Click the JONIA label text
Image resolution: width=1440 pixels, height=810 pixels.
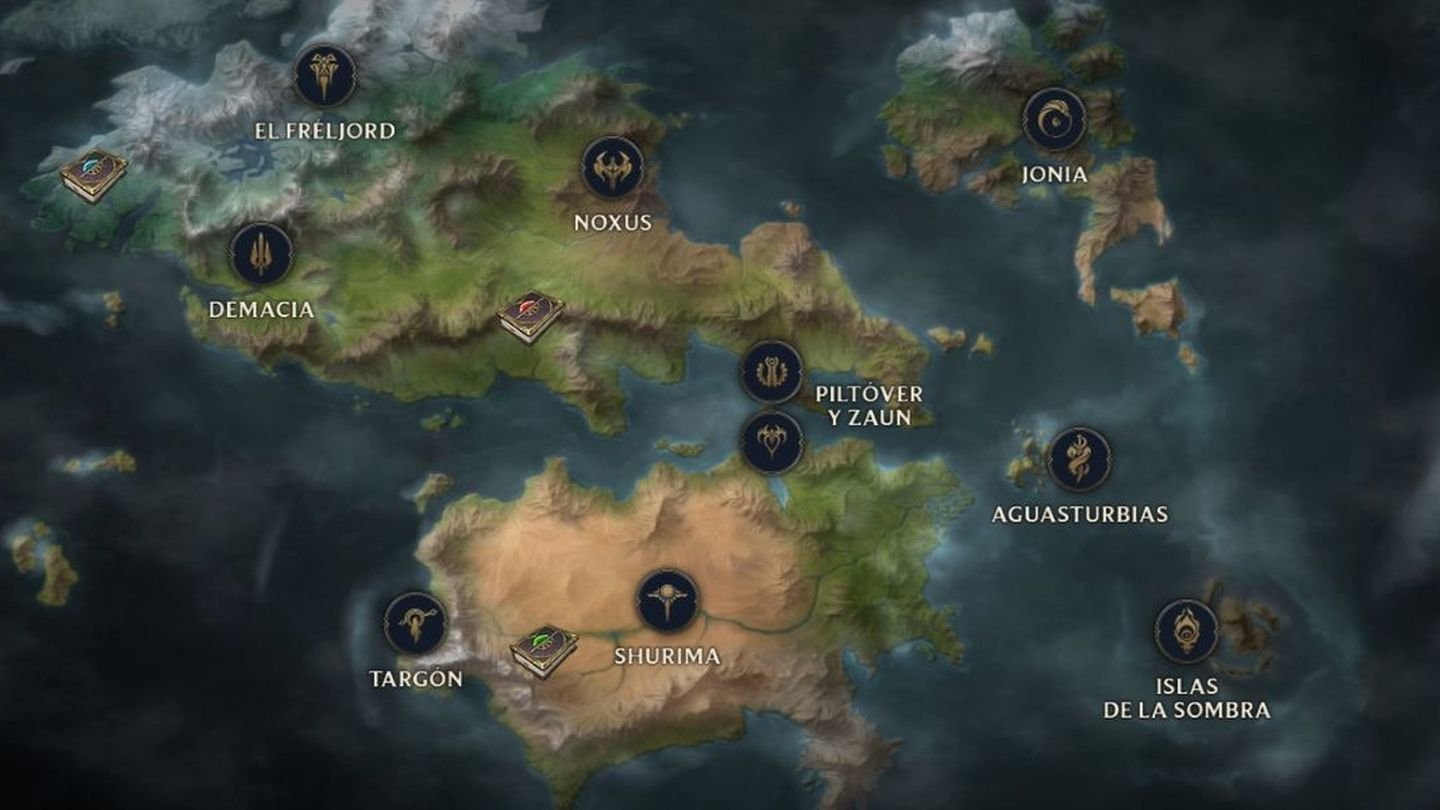pos(1053,172)
